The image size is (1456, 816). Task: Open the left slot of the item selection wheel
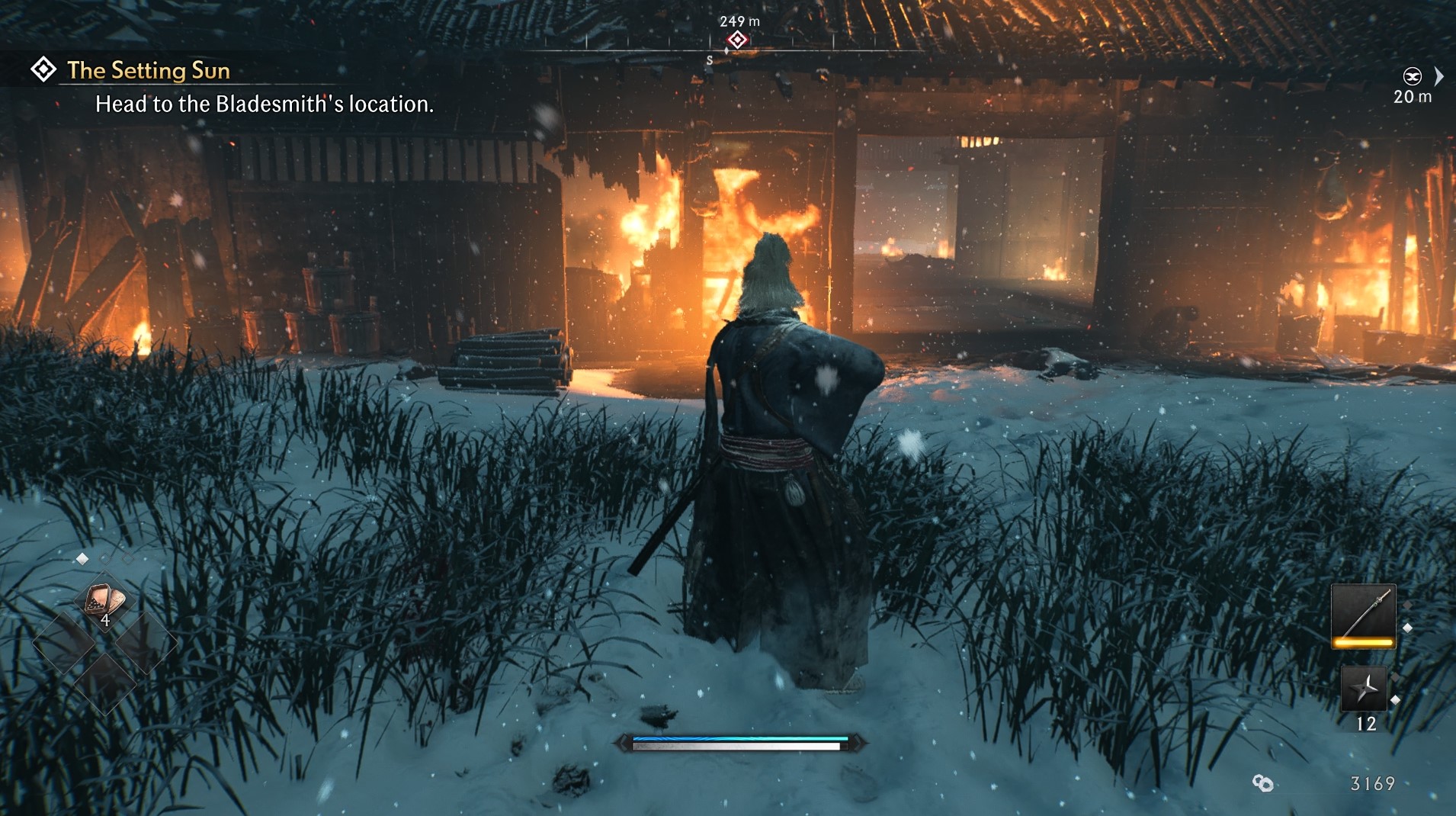[x=64, y=642]
